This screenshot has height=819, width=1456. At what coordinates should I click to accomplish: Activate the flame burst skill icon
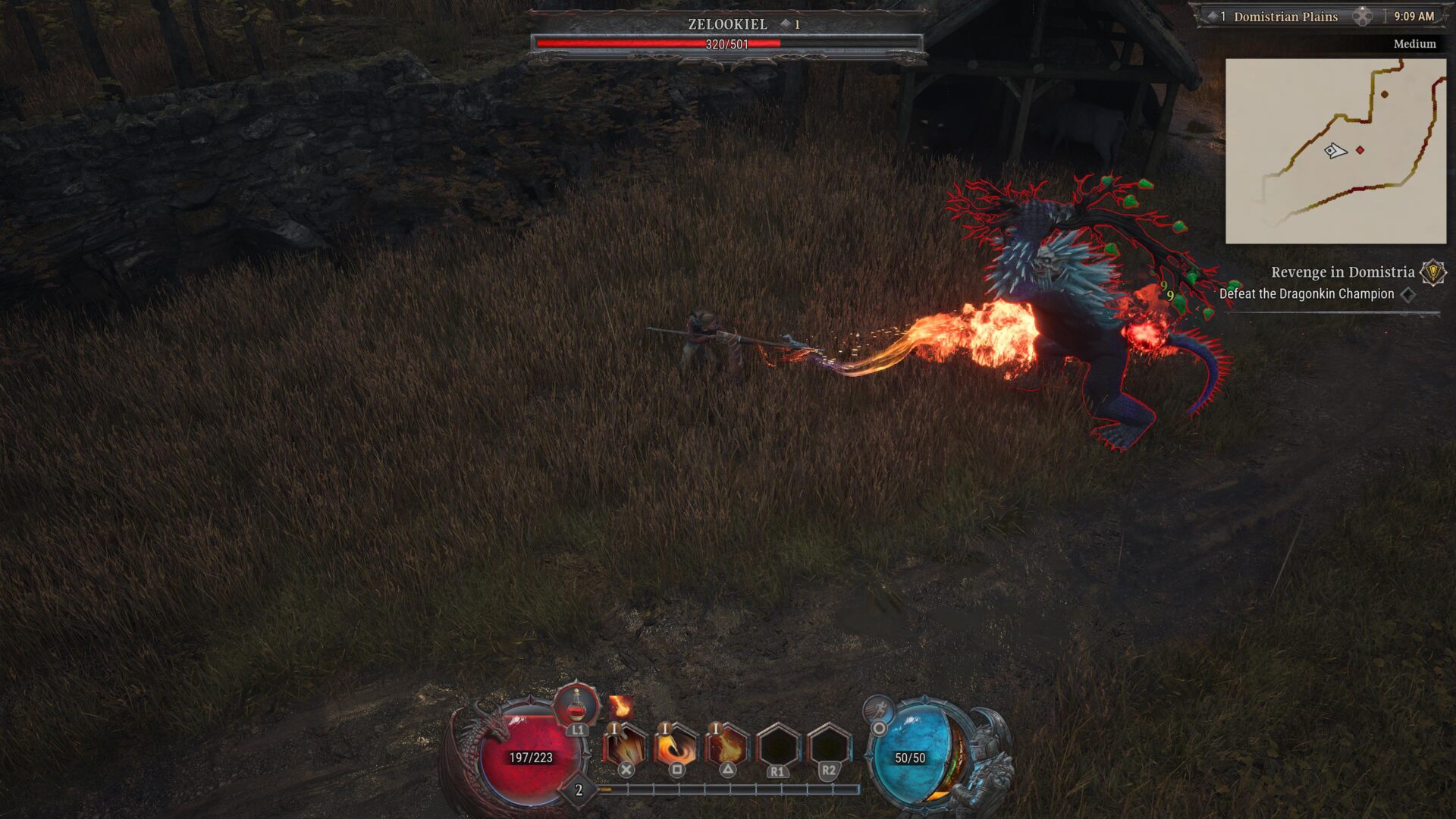coord(726,746)
